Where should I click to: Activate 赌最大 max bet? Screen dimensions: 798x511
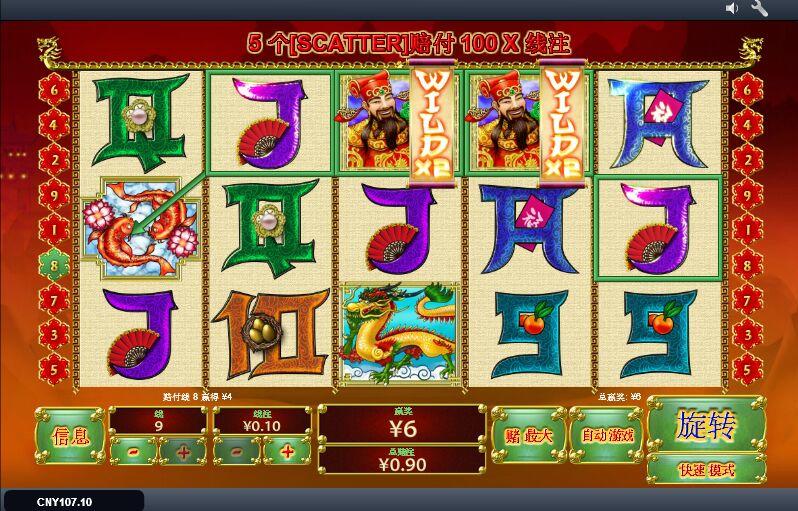click(x=528, y=435)
